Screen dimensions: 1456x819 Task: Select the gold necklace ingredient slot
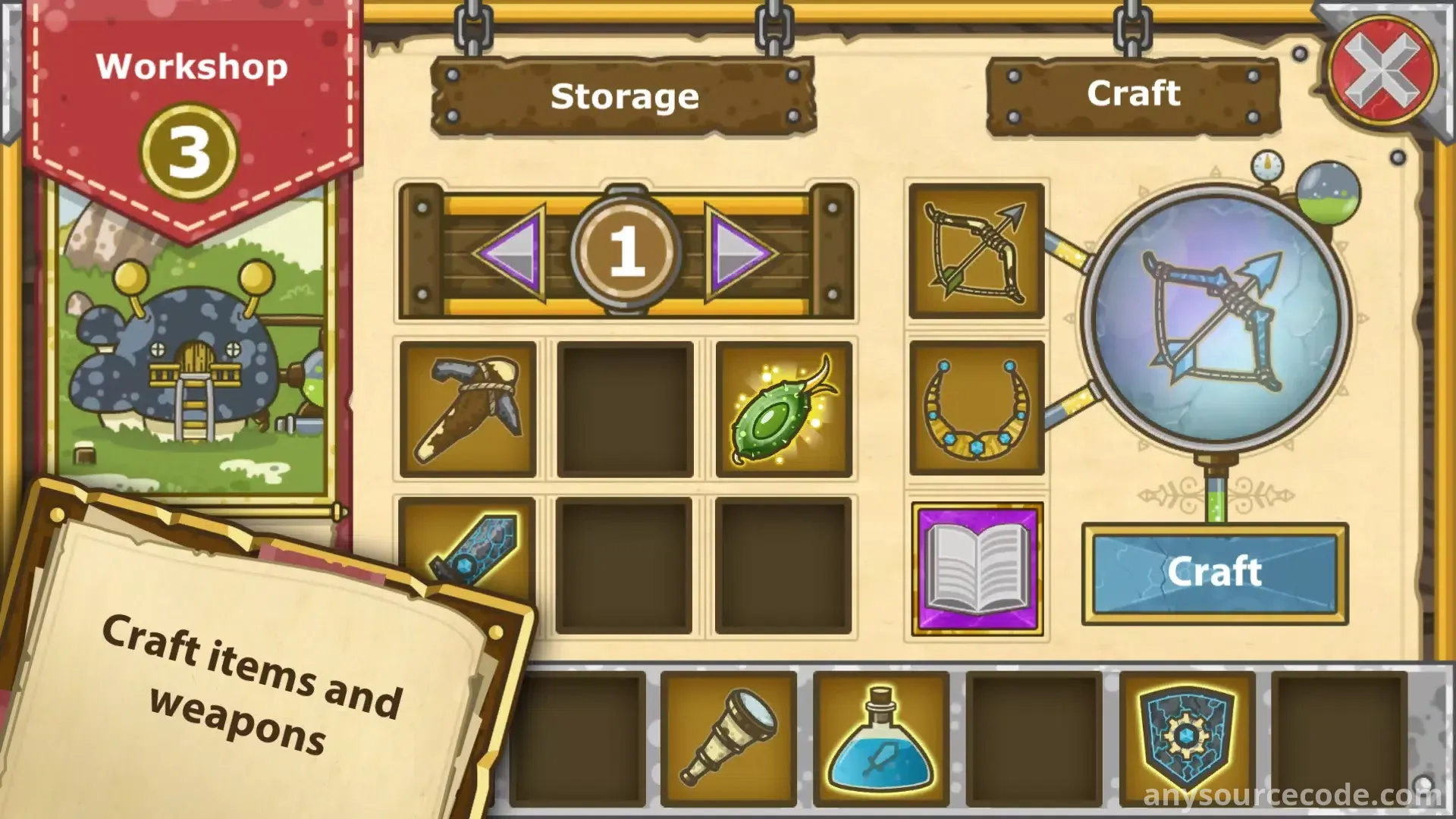click(x=977, y=408)
